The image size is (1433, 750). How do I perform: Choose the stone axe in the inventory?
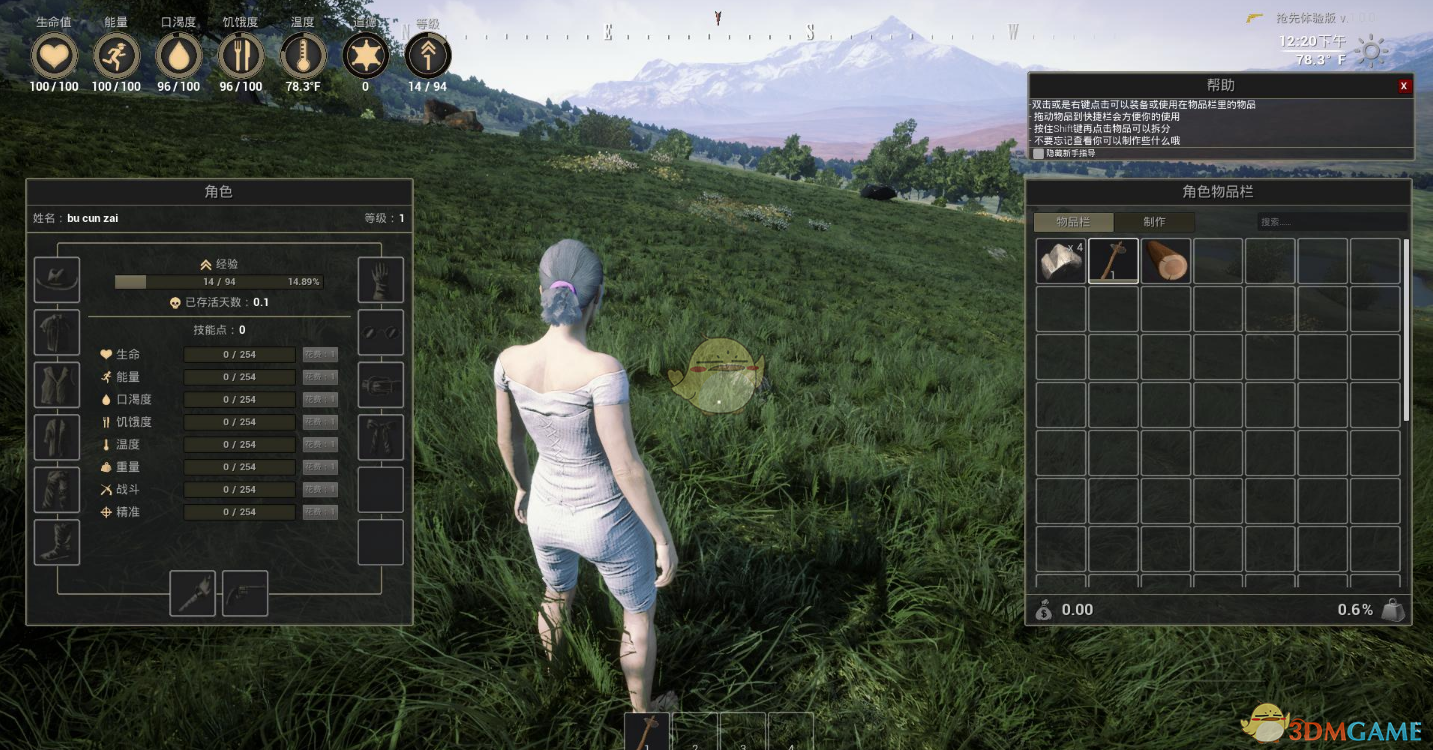point(1113,261)
